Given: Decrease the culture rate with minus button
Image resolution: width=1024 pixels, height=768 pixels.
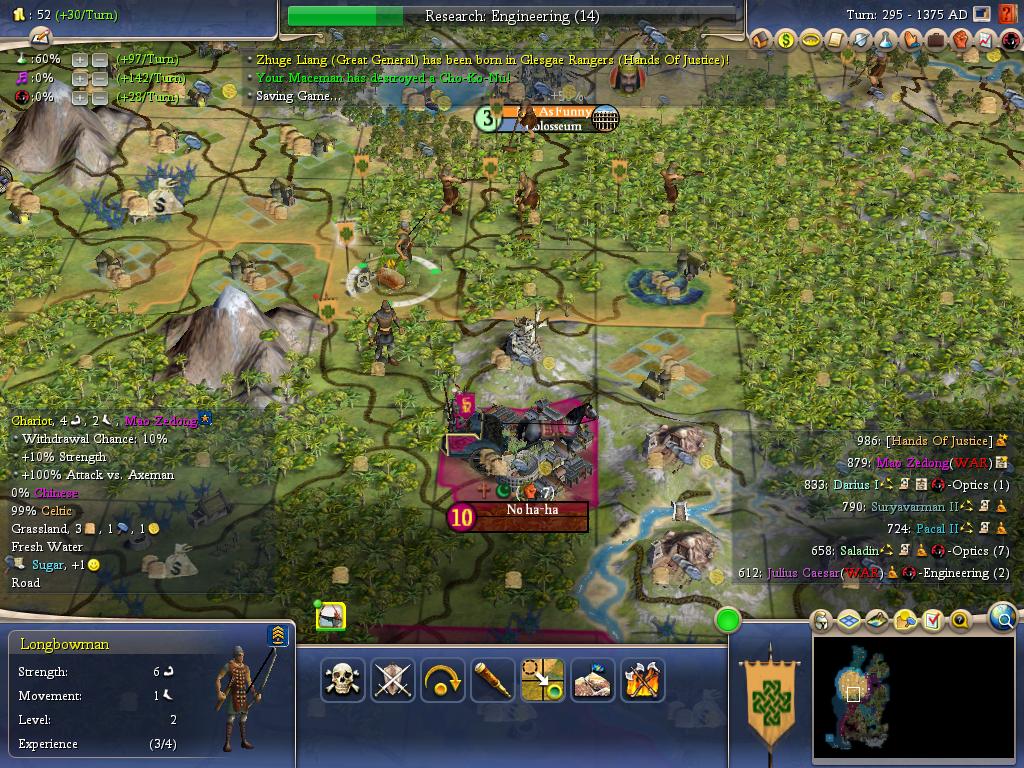Looking at the screenshot, I should pyautogui.click(x=100, y=78).
